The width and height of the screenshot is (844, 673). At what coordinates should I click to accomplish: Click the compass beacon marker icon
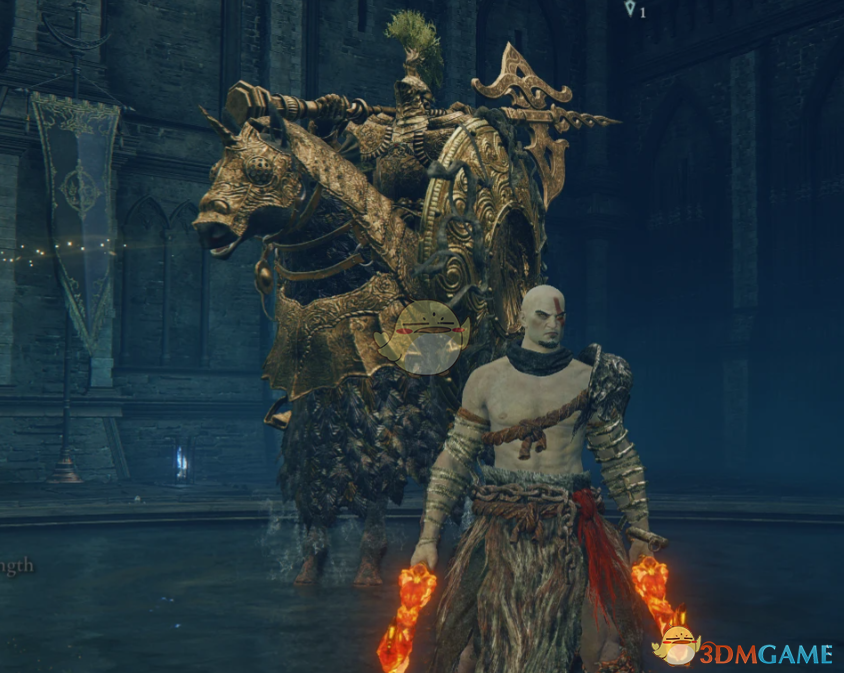click(629, 9)
